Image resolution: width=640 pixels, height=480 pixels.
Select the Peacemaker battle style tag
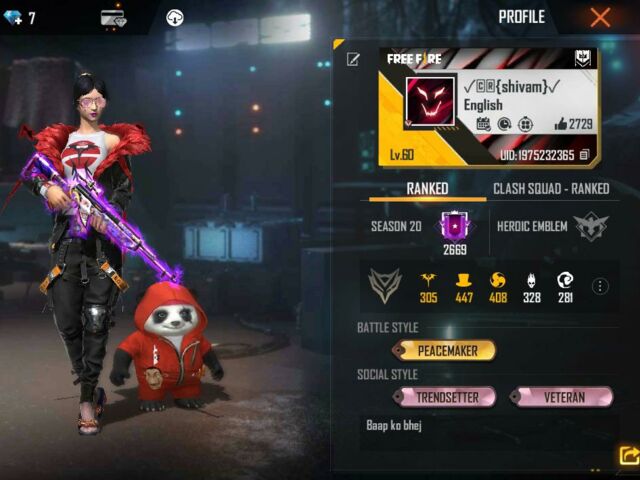444,350
